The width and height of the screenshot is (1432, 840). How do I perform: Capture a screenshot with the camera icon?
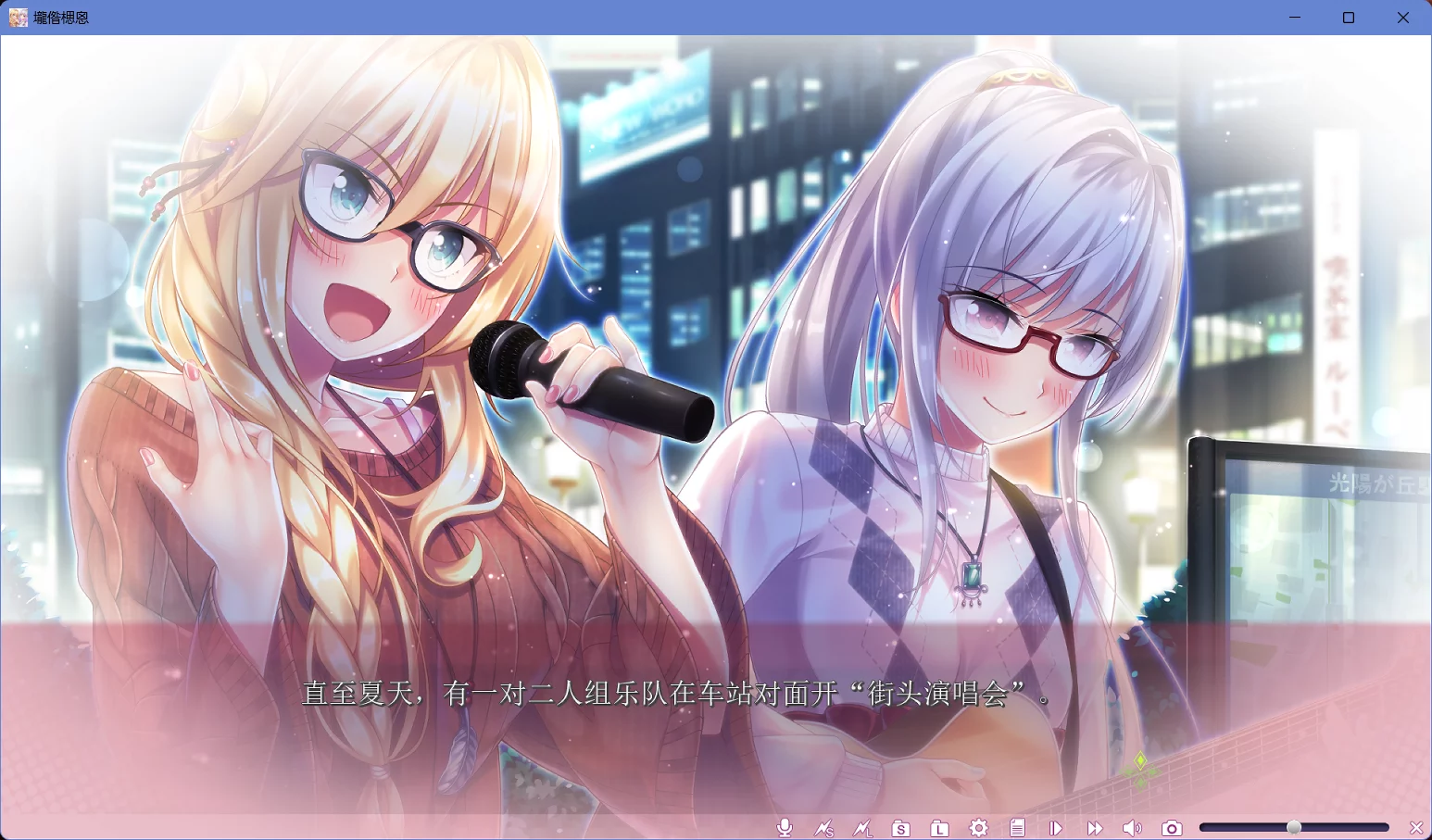coord(1172,828)
